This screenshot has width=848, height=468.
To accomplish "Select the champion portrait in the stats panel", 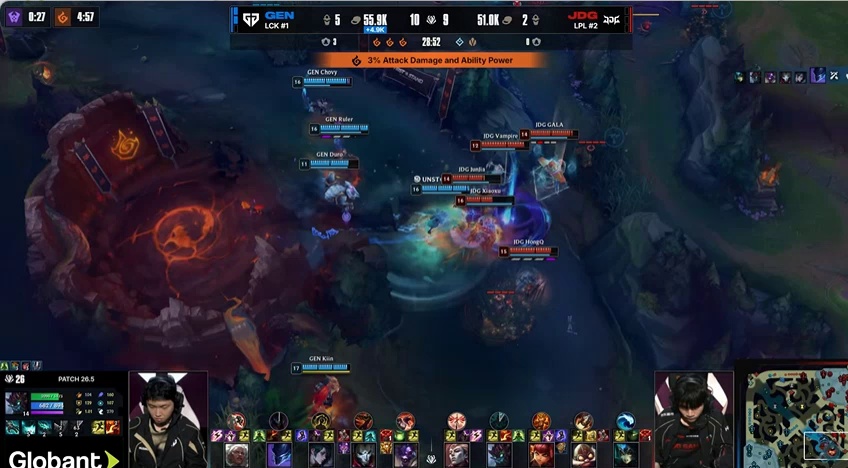I will [x=17, y=403].
